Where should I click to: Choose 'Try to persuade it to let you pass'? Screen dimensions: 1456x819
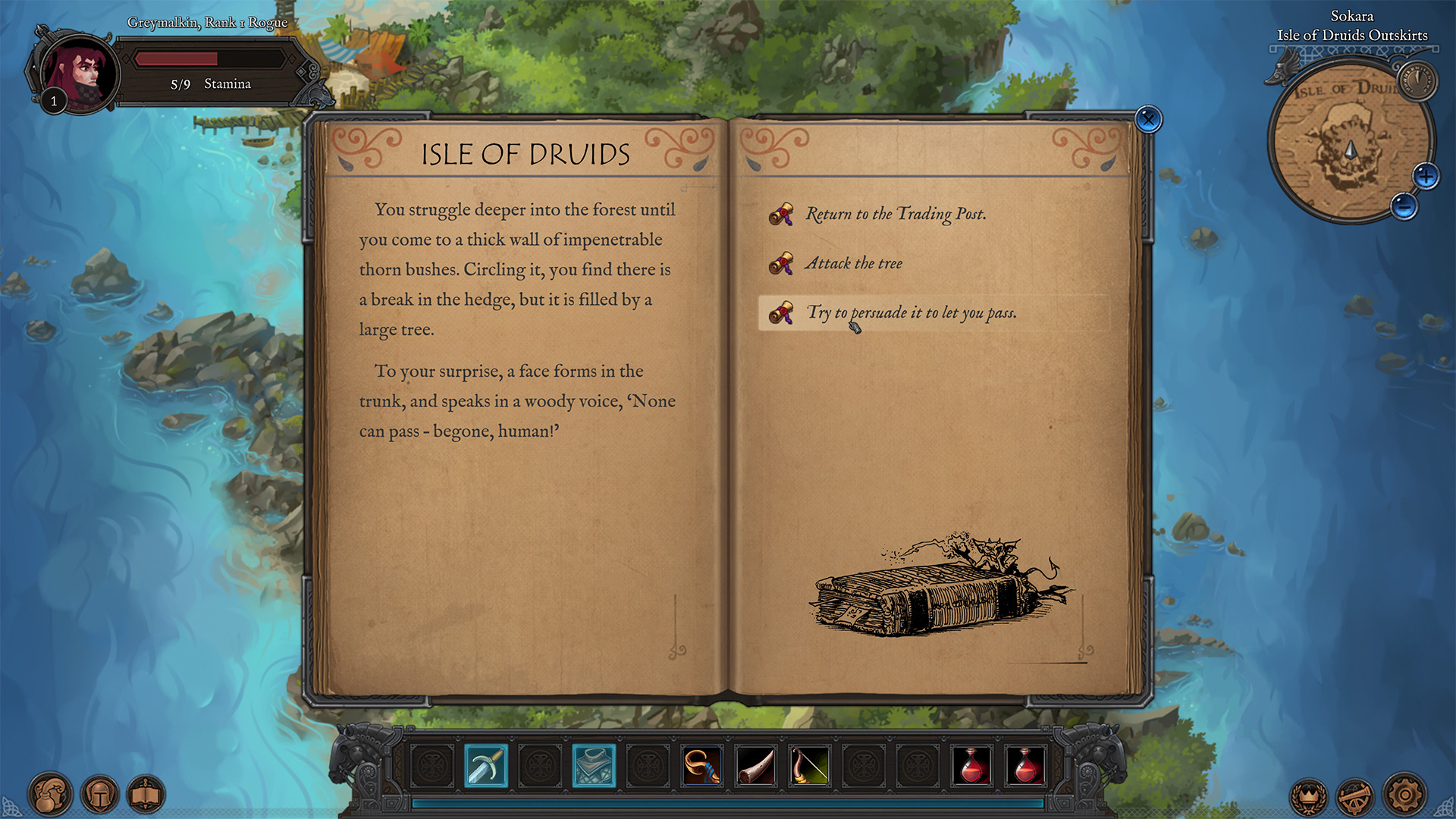coord(913,312)
